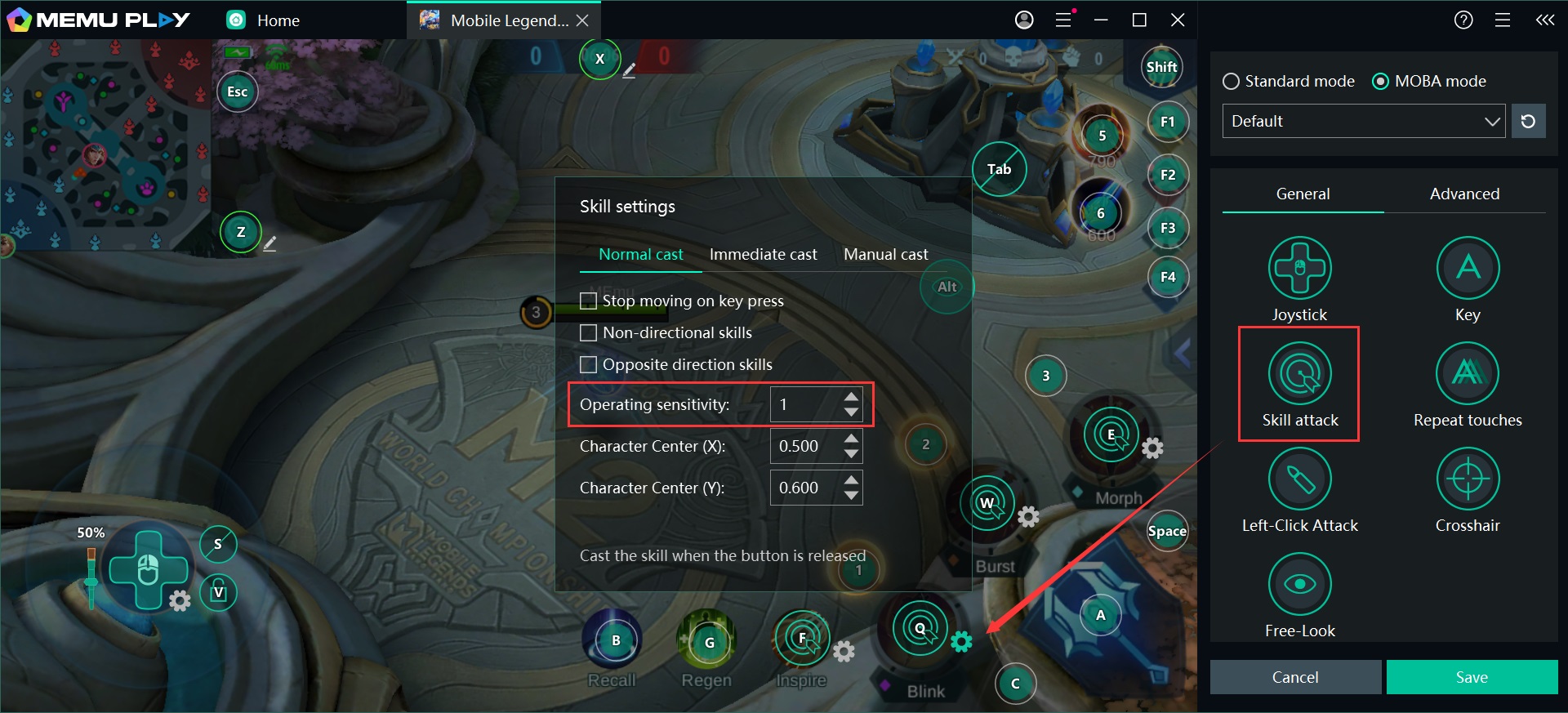Enable Stop moving on key press
Image resolution: width=1568 pixels, height=713 pixels.
pos(588,301)
